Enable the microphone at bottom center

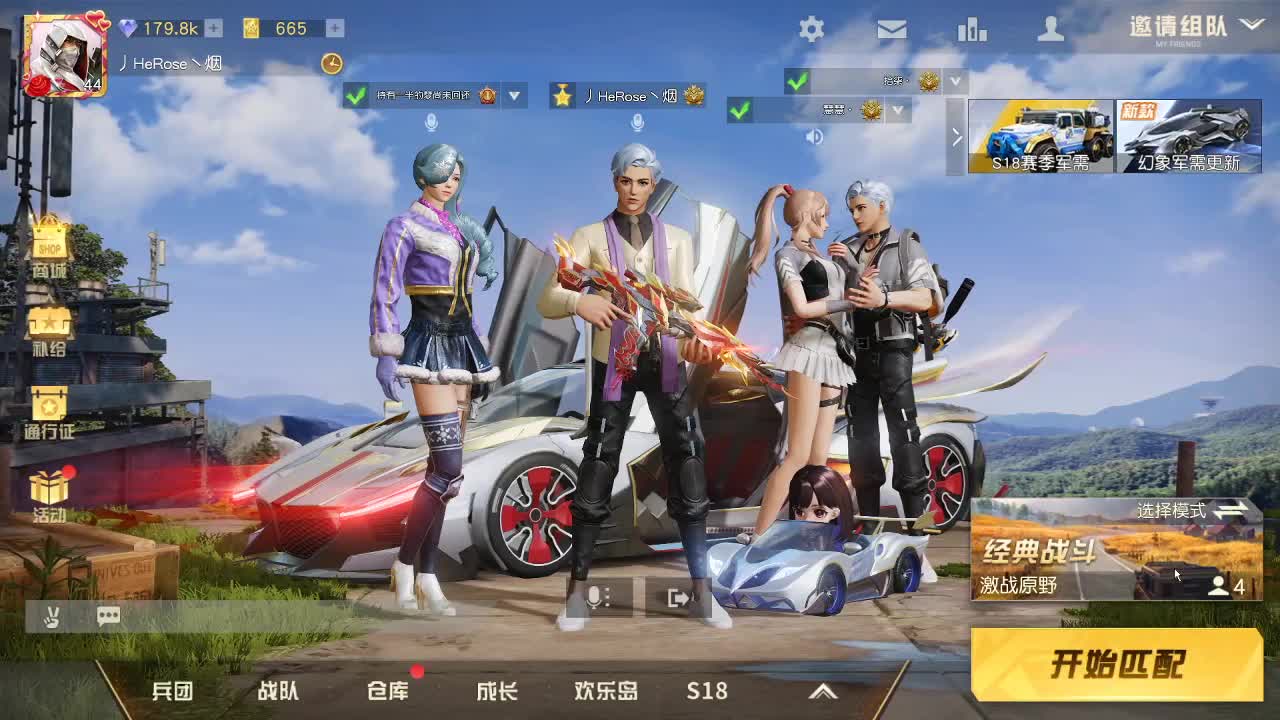point(595,597)
